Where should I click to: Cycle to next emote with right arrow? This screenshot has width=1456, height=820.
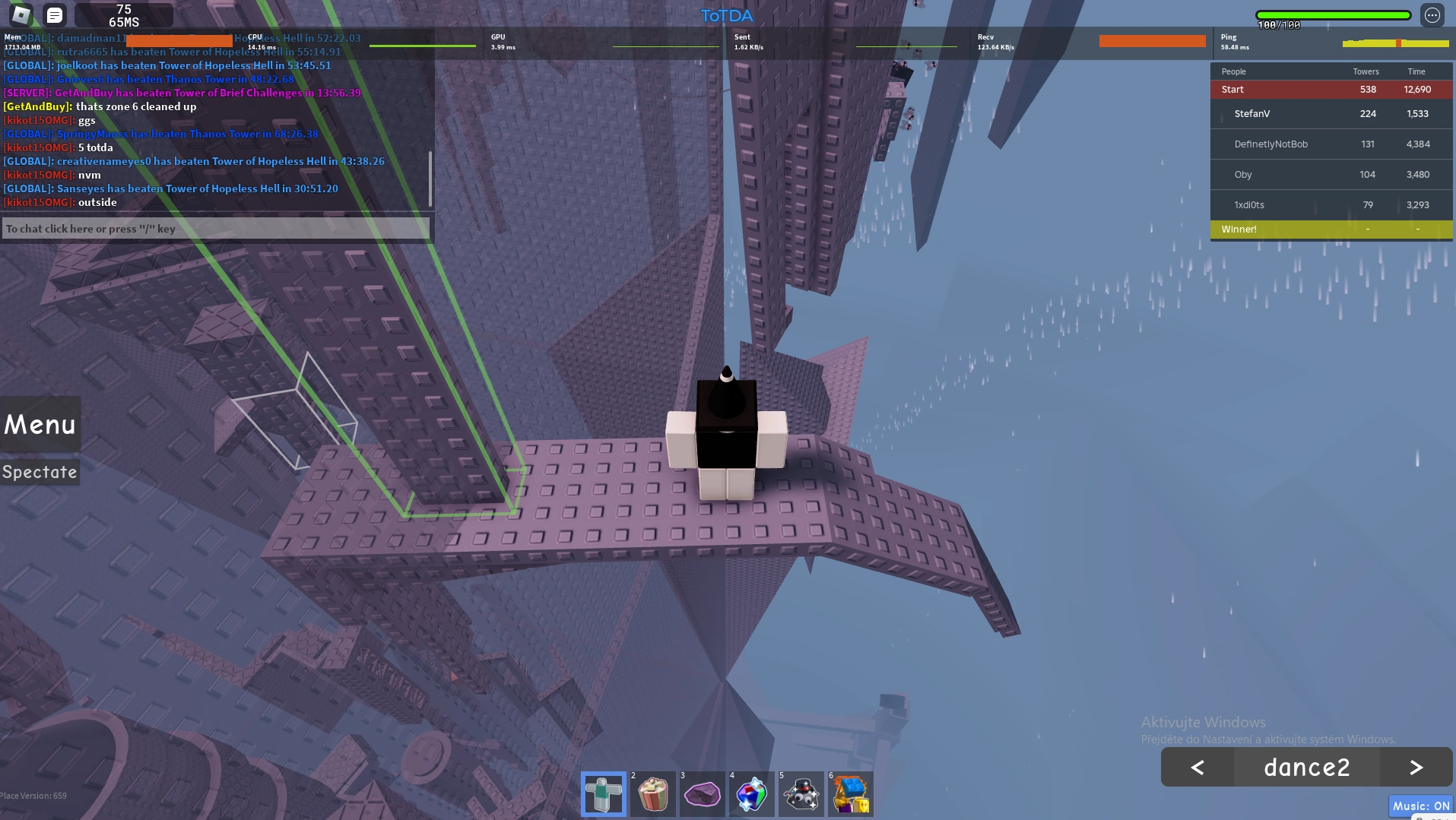tap(1415, 767)
